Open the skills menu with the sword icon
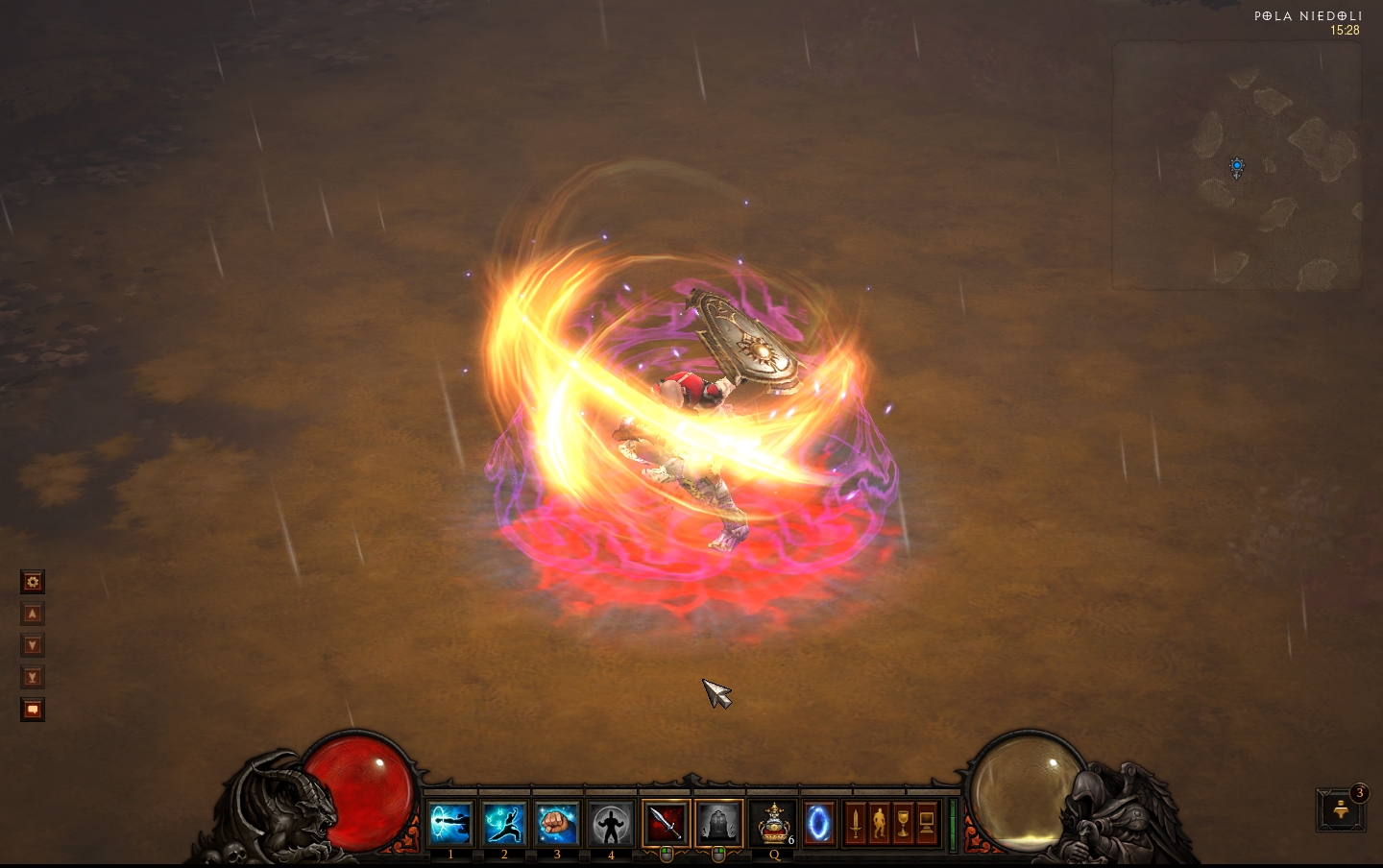 (x=855, y=824)
